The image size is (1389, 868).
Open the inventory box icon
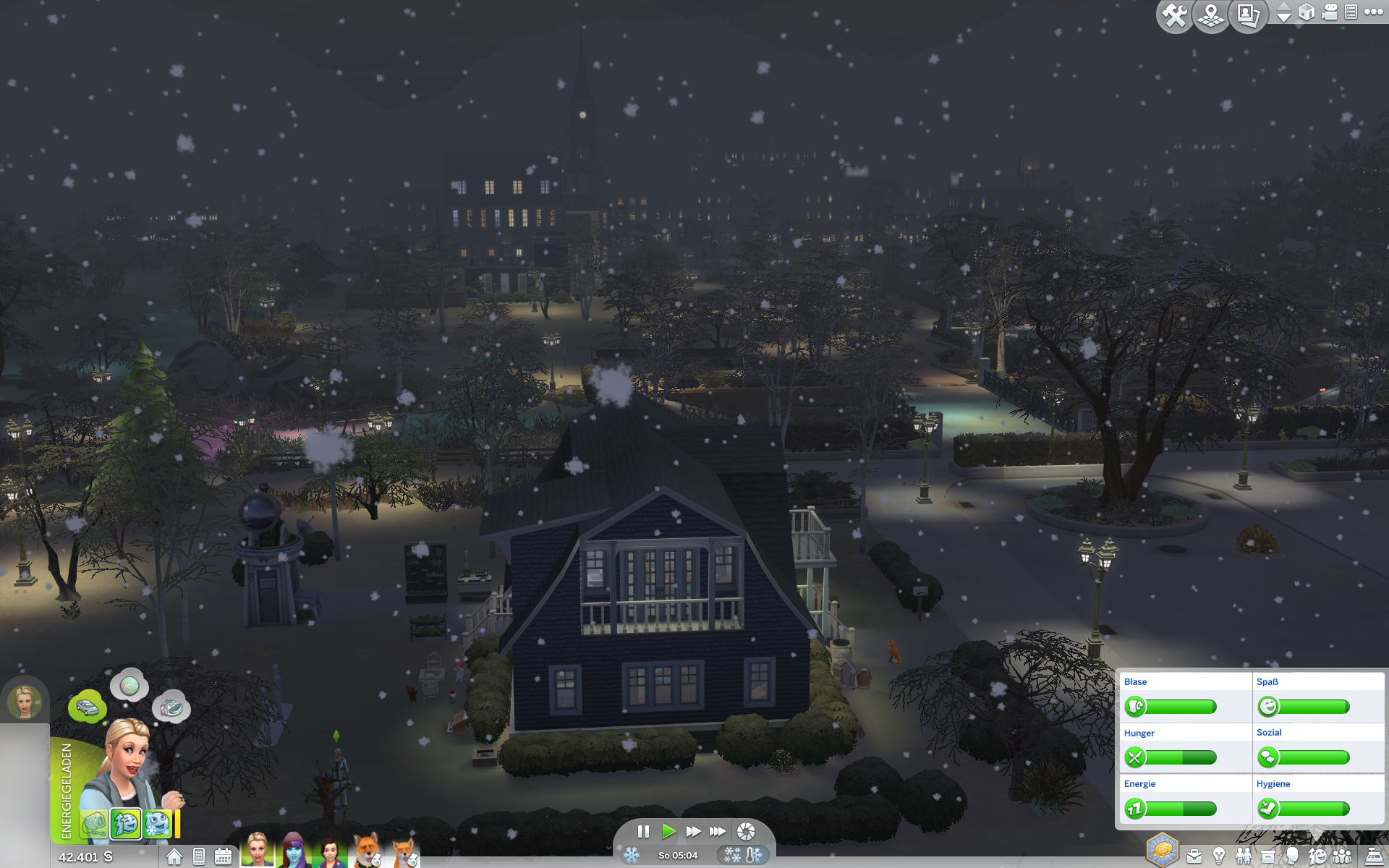[x=1267, y=857]
